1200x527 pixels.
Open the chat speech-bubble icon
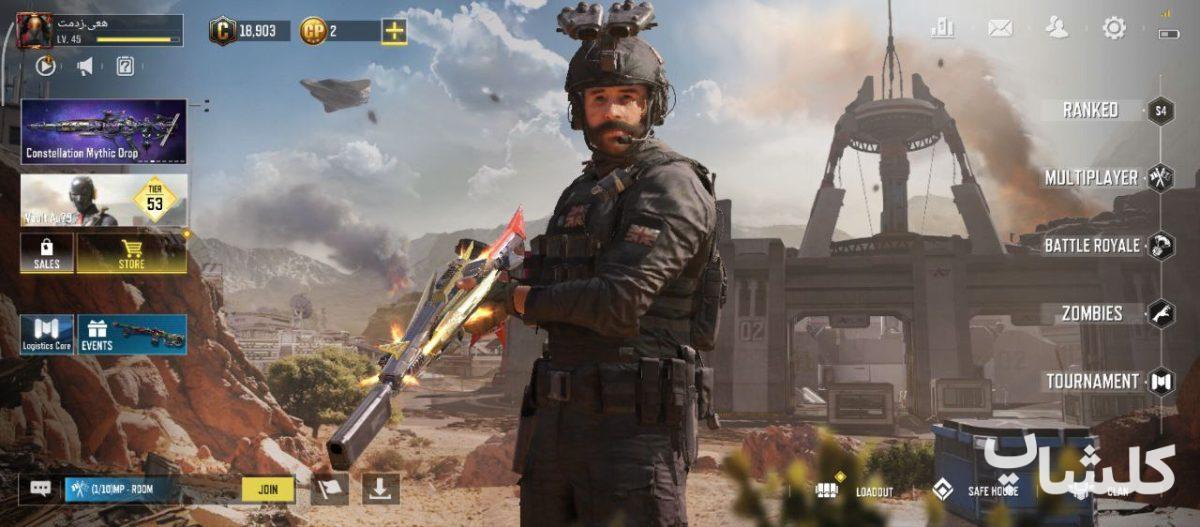click(x=41, y=489)
